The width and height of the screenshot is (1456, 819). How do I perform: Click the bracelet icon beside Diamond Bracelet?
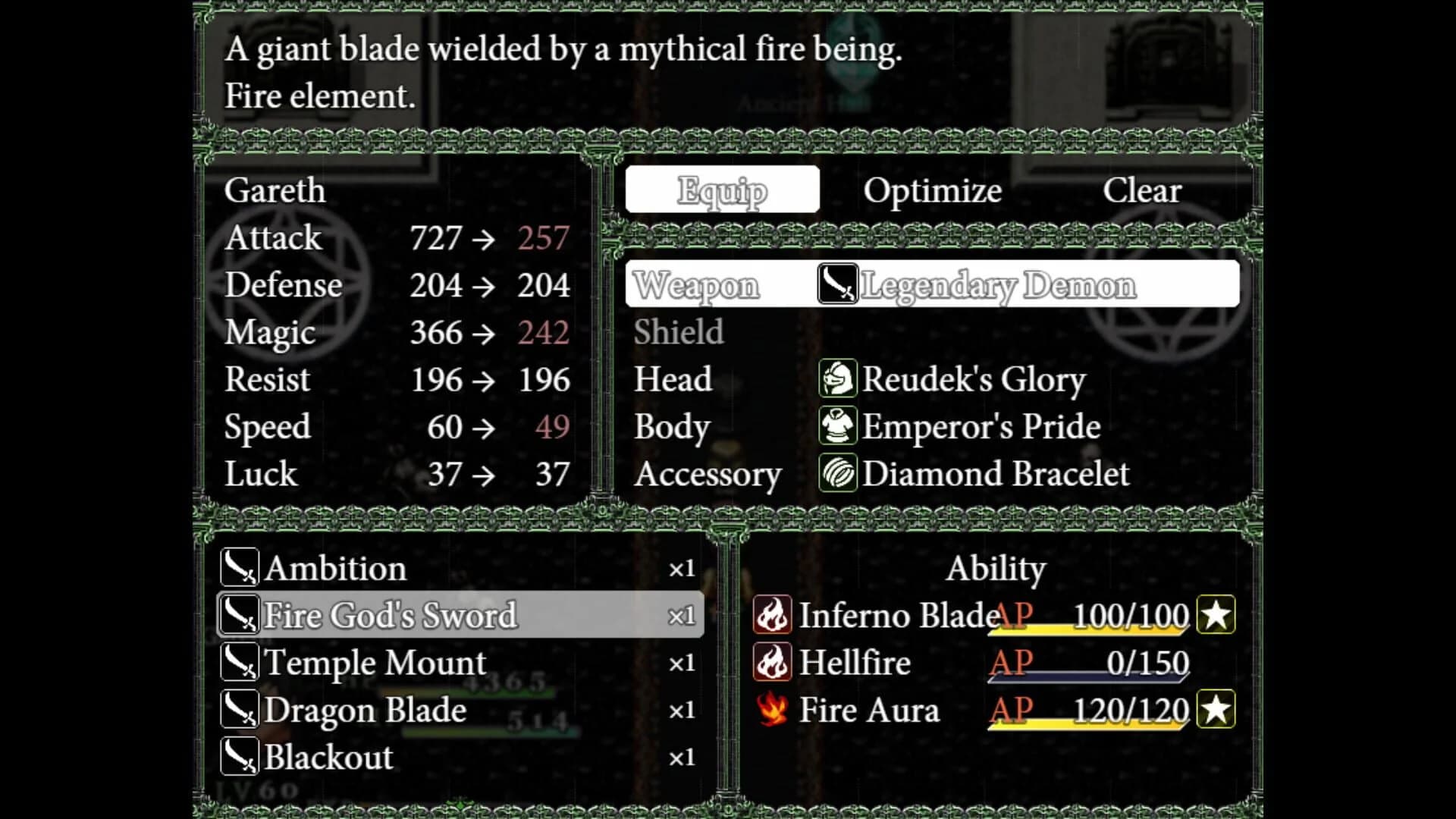pyautogui.click(x=836, y=473)
